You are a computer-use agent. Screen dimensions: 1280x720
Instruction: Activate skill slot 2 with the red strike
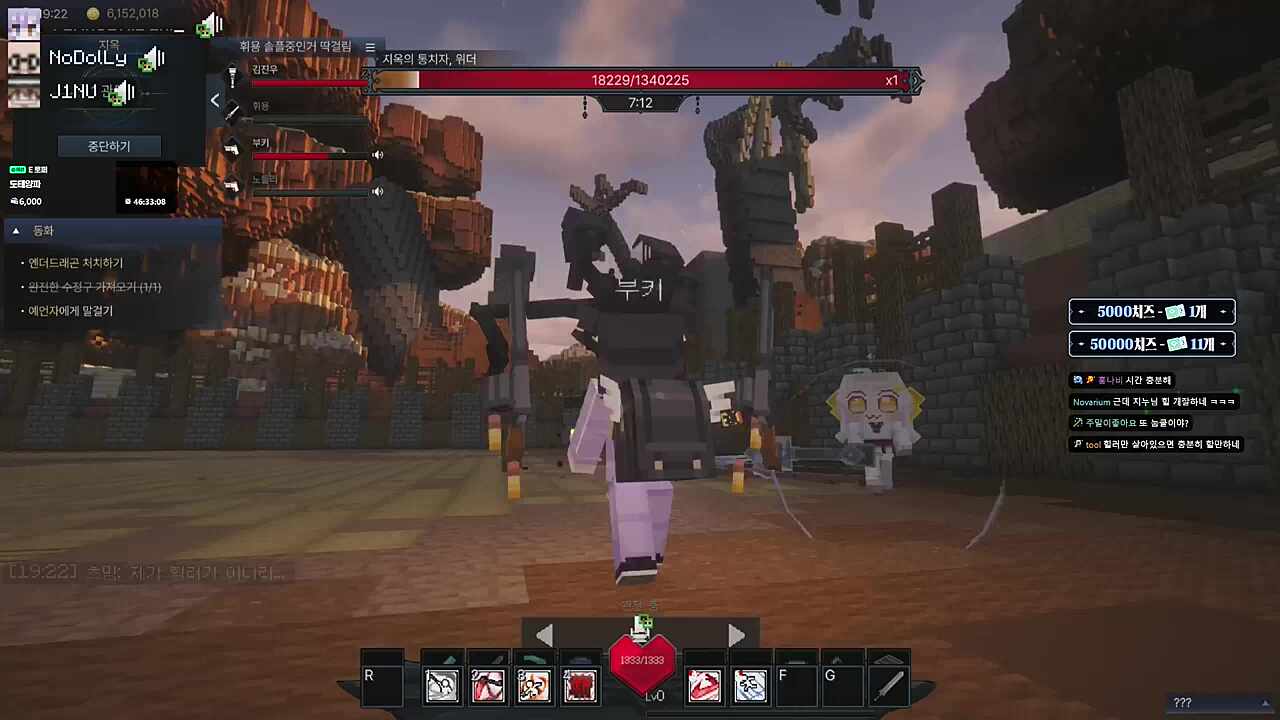point(488,685)
